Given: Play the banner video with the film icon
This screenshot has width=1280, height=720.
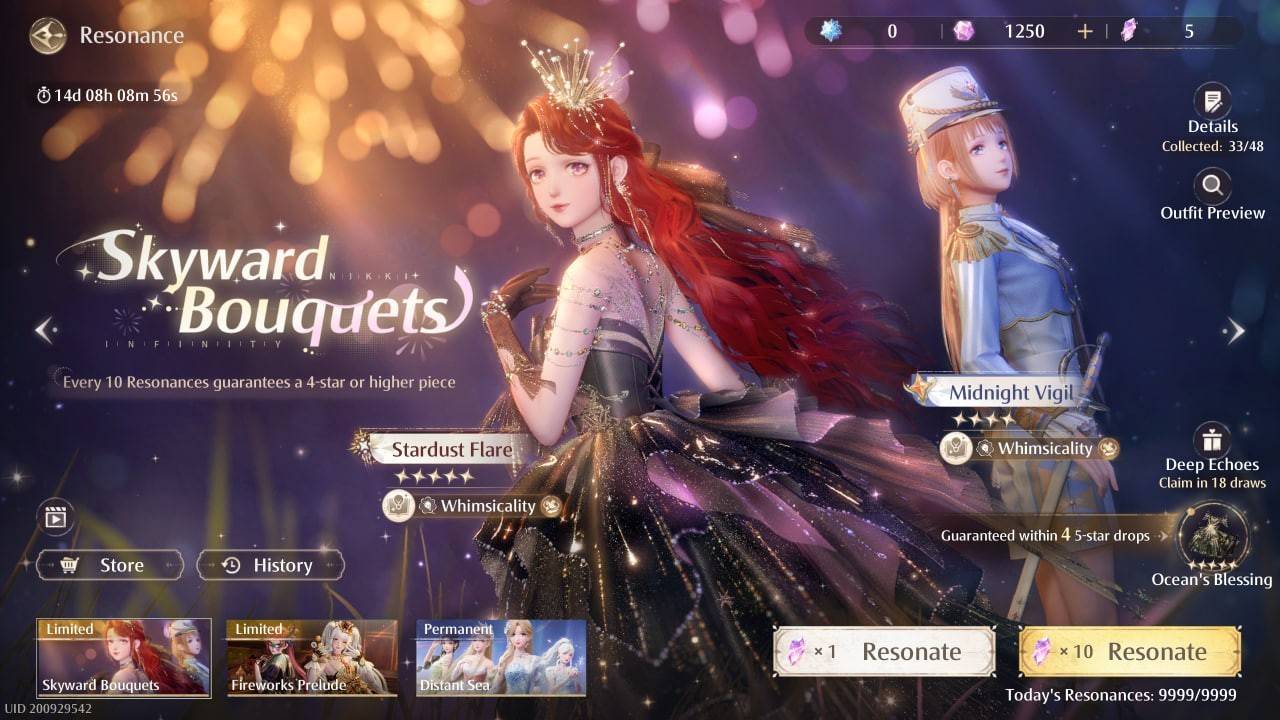Looking at the screenshot, I should (55, 517).
